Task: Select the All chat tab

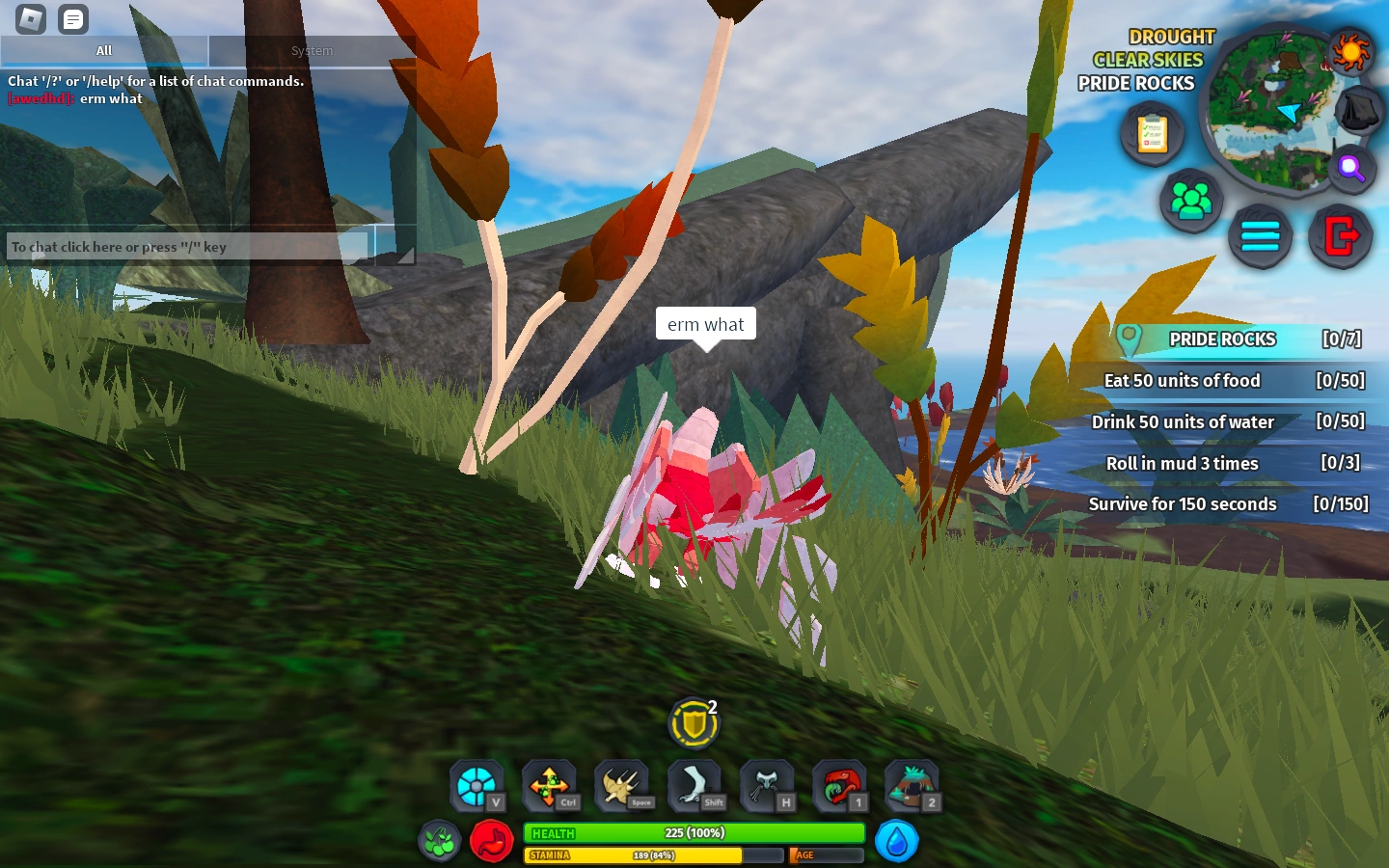Action: tap(103, 50)
